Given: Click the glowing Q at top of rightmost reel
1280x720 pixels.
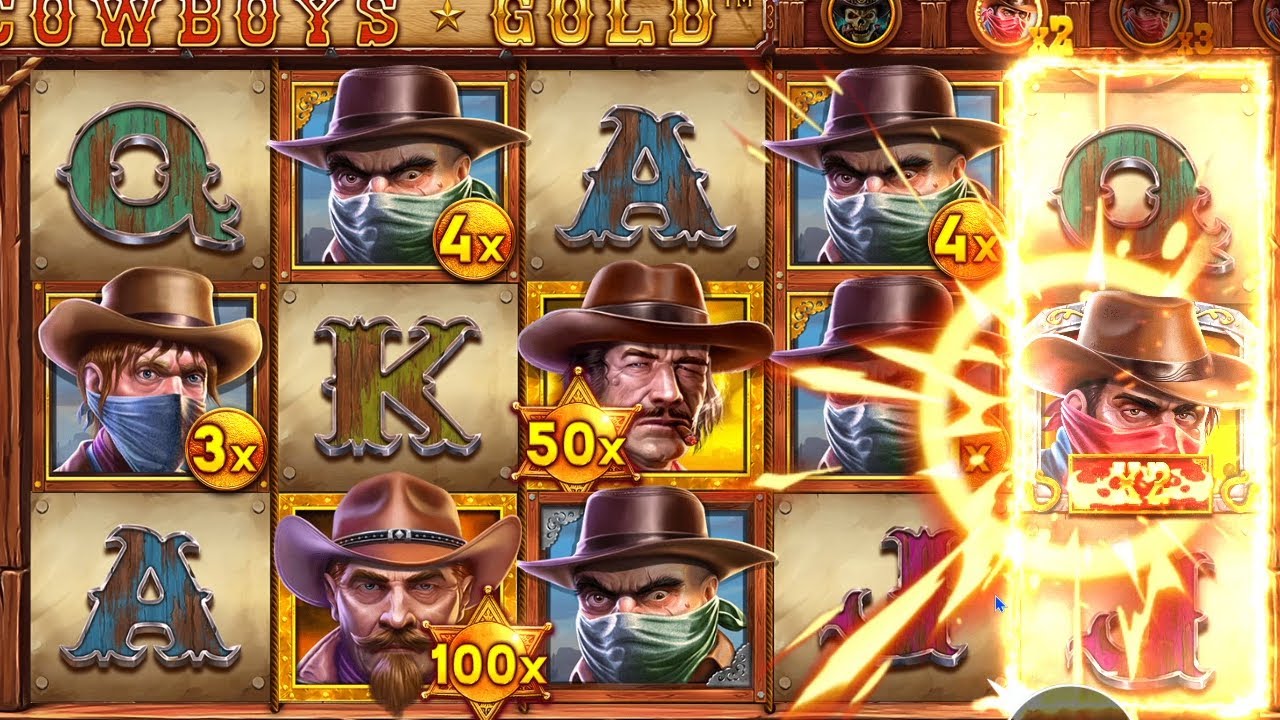Looking at the screenshot, I should pos(1130,180).
